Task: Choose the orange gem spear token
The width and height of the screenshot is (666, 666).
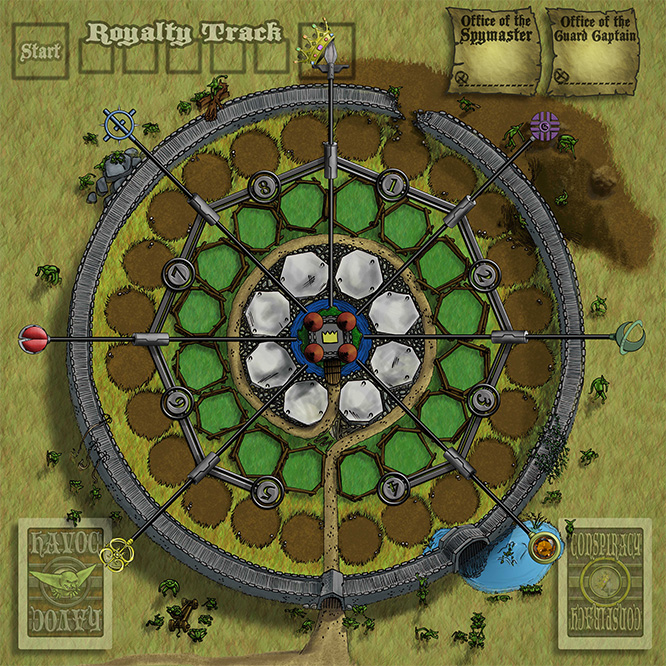Action: click(545, 546)
